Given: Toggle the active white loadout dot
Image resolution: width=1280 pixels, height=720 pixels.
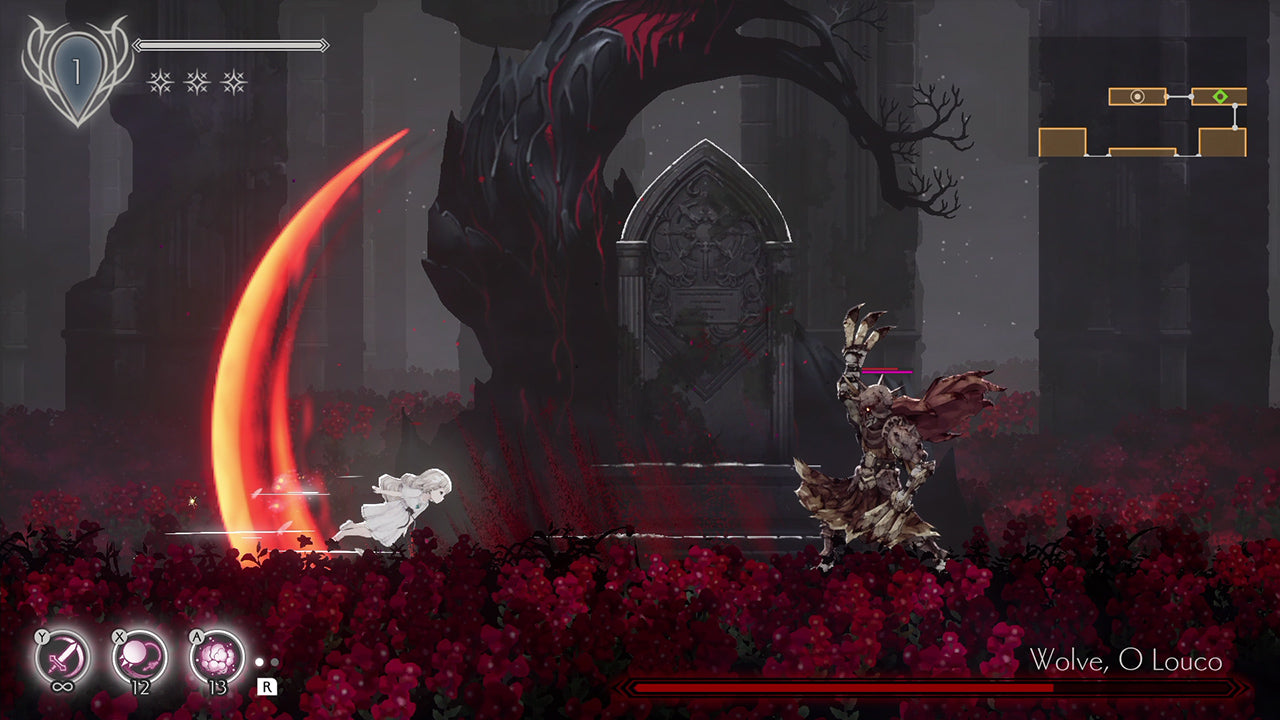Looking at the screenshot, I should (259, 662).
